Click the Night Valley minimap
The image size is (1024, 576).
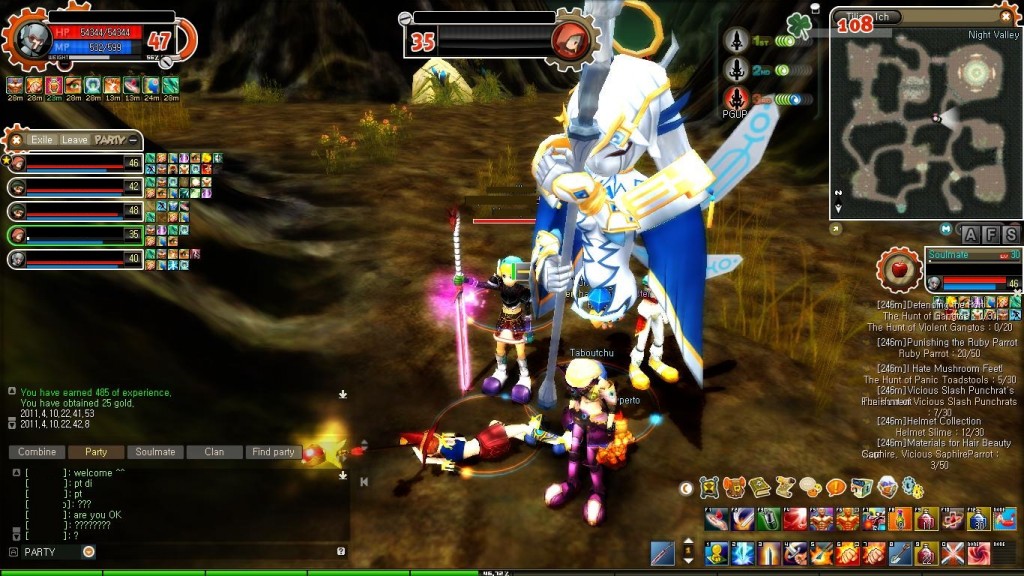point(926,120)
